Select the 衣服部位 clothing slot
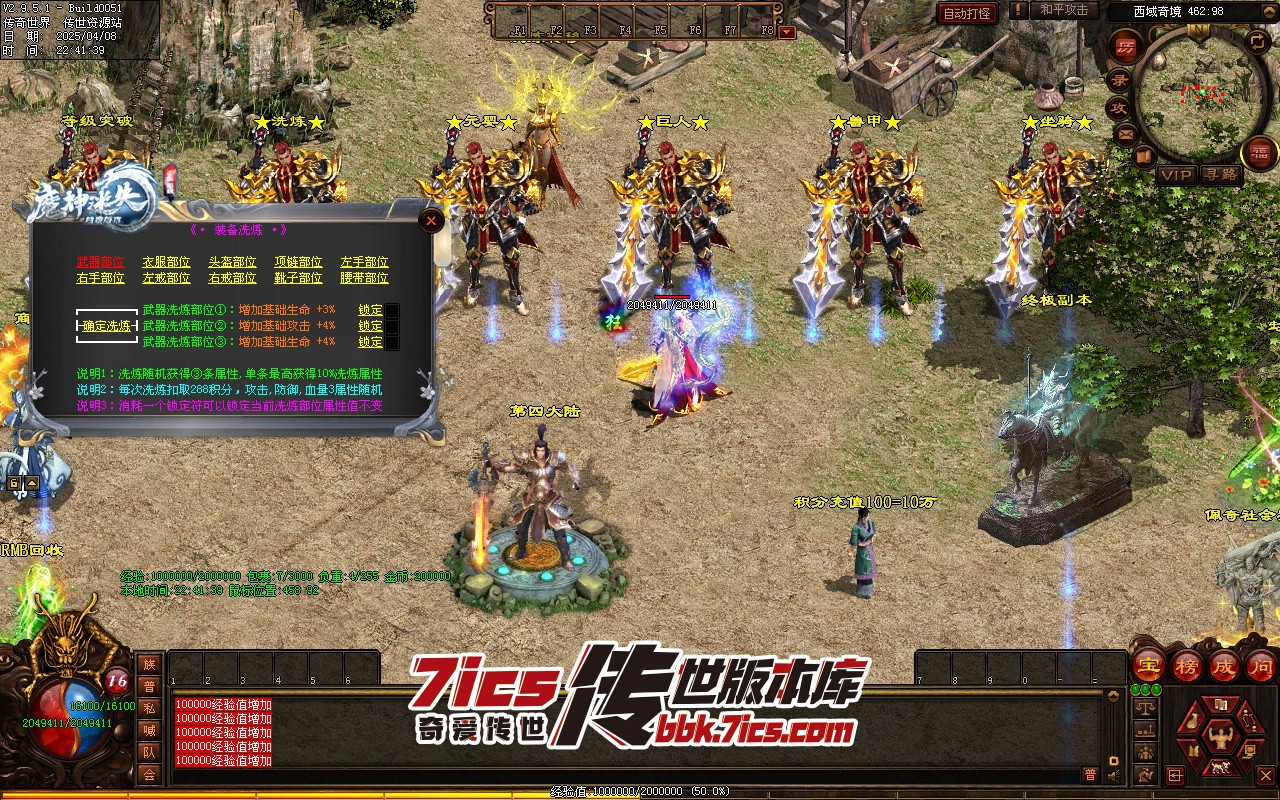This screenshot has width=1280, height=800. point(166,262)
